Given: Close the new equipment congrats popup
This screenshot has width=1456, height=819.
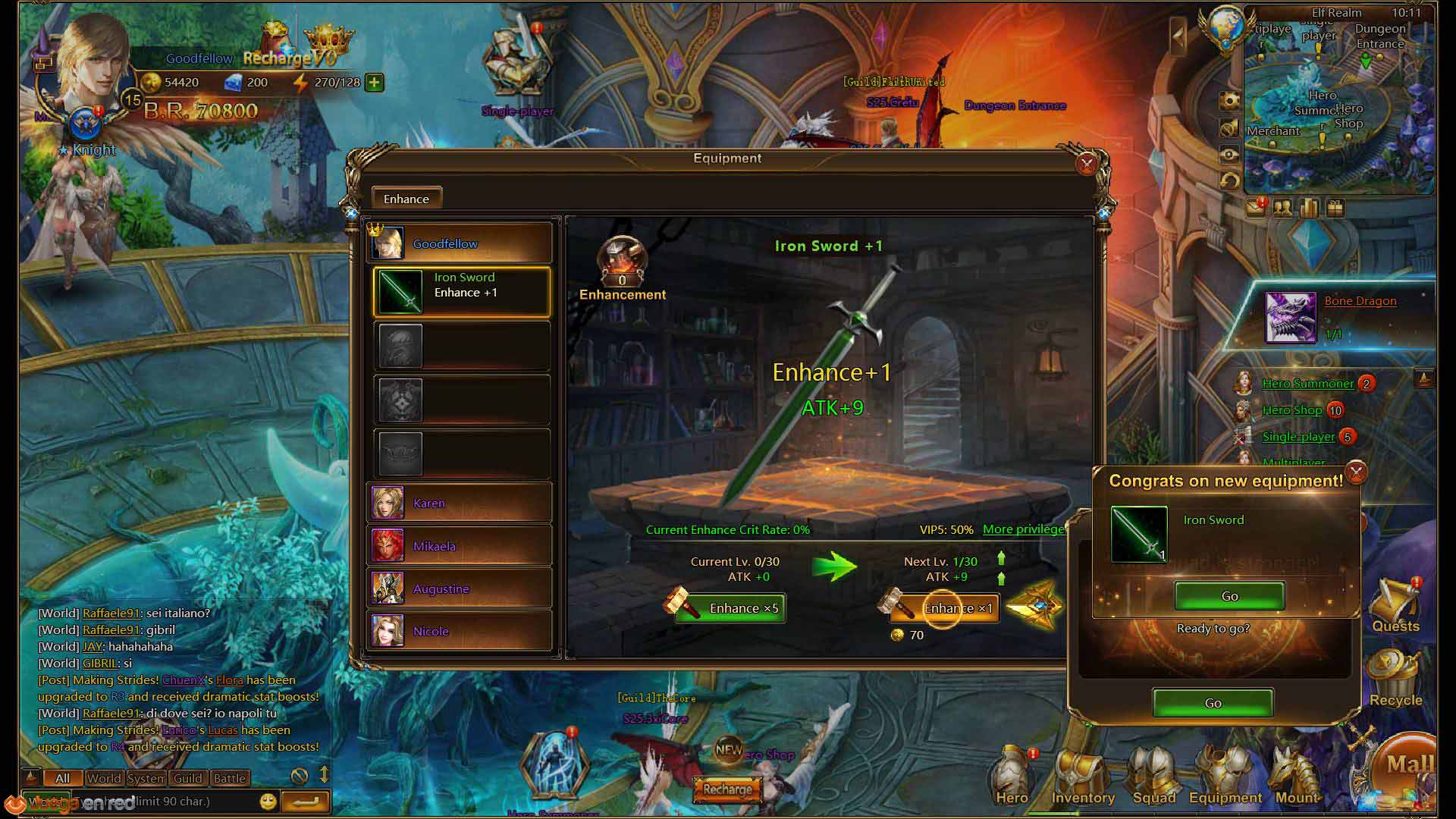Looking at the screenshot, I should click(1356, 472).
